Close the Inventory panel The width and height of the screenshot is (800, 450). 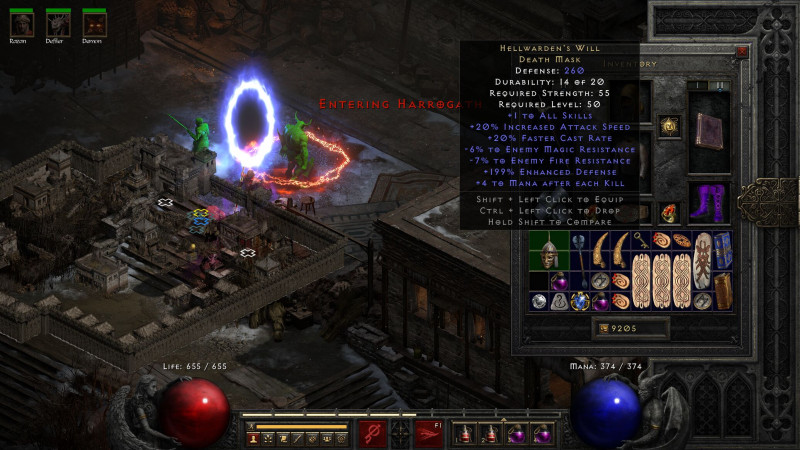click(x=742, y=51)
